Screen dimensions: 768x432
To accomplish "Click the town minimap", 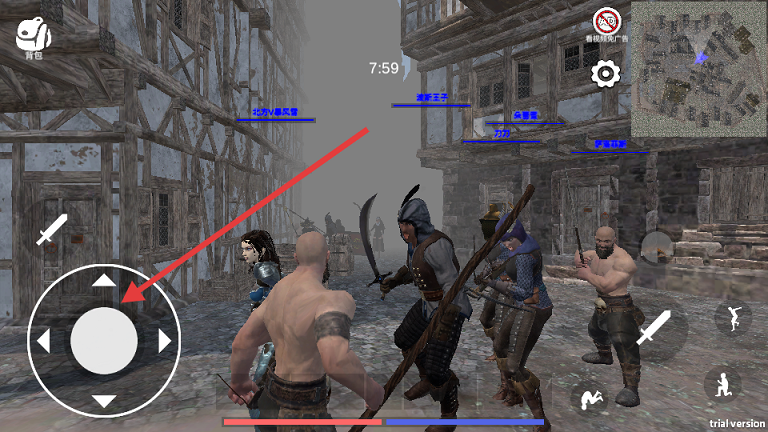I will 698,69.
